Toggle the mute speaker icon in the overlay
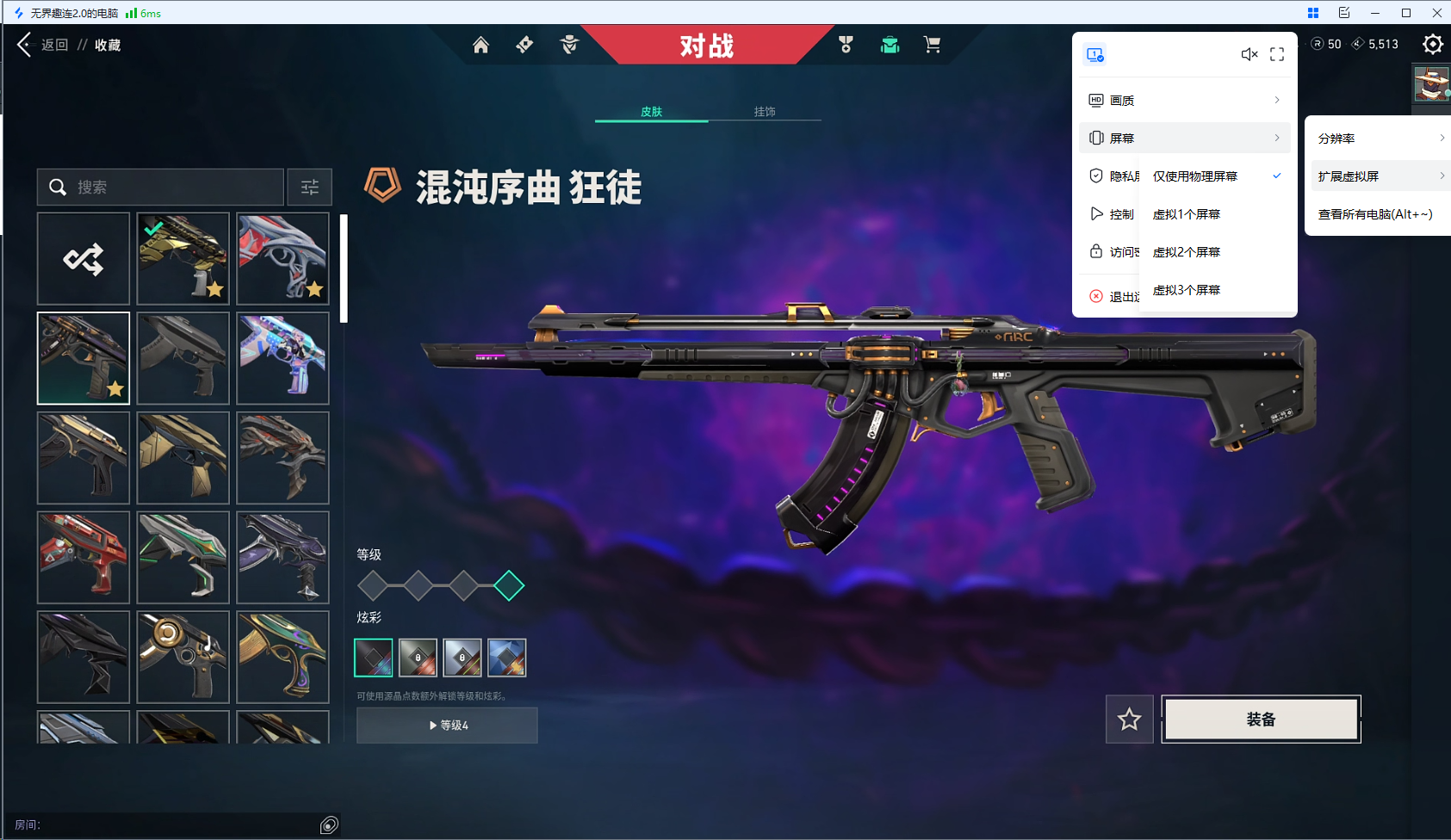Viewport: 1451px width, 840px height. 1250,54
